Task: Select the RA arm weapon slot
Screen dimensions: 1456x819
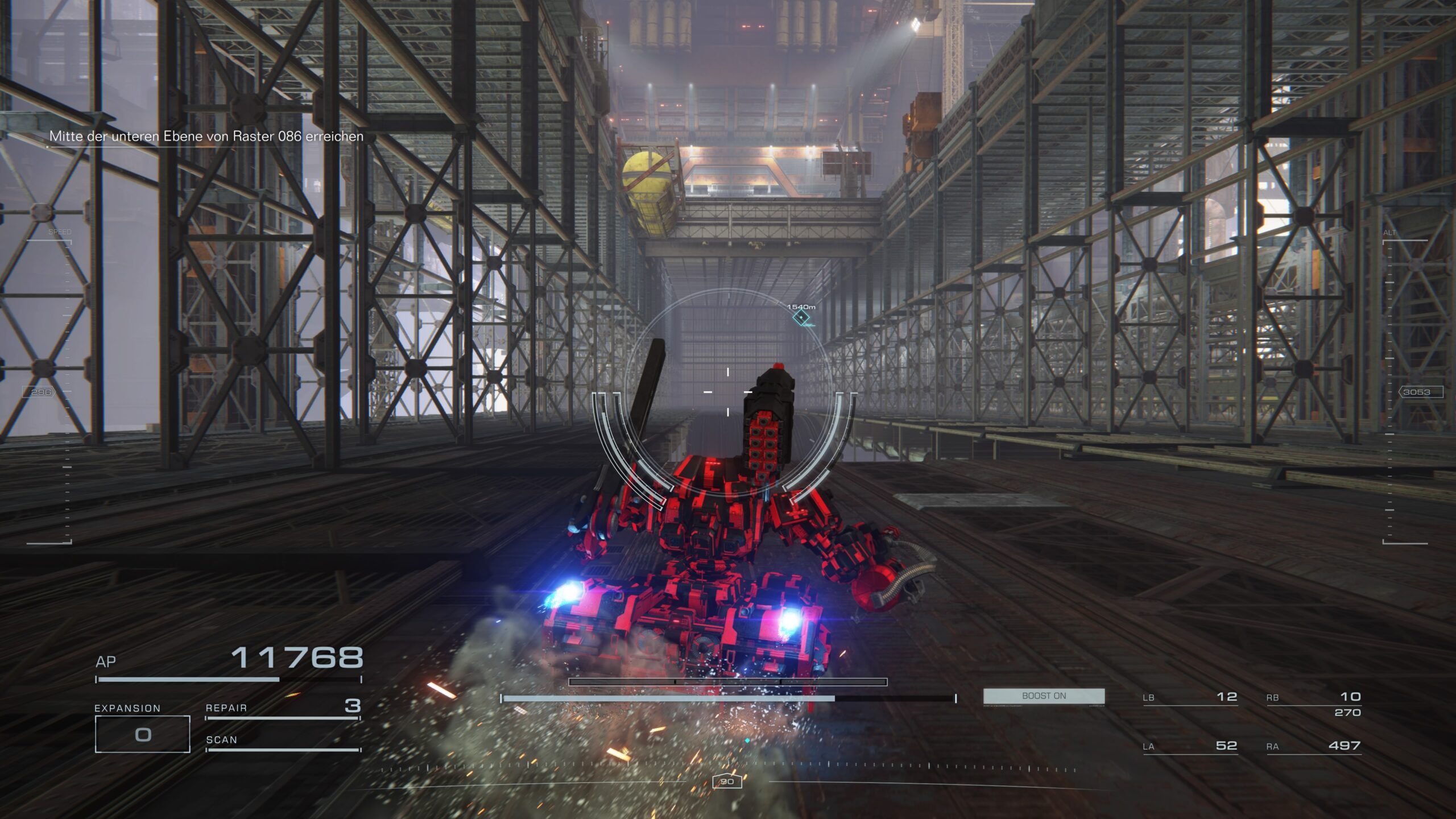Action: (x=1313, y=746)
